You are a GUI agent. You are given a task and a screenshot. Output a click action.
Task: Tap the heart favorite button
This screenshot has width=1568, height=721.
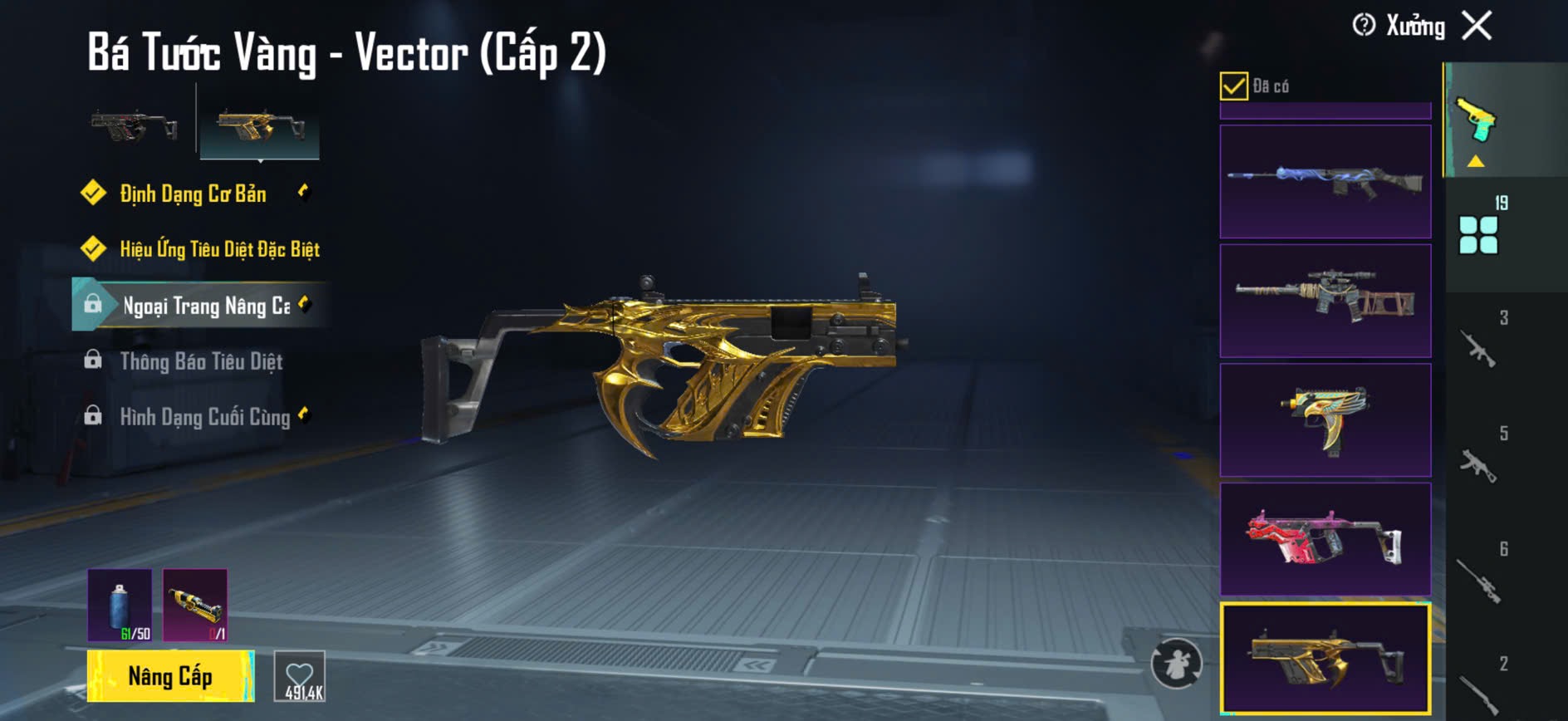300,677
